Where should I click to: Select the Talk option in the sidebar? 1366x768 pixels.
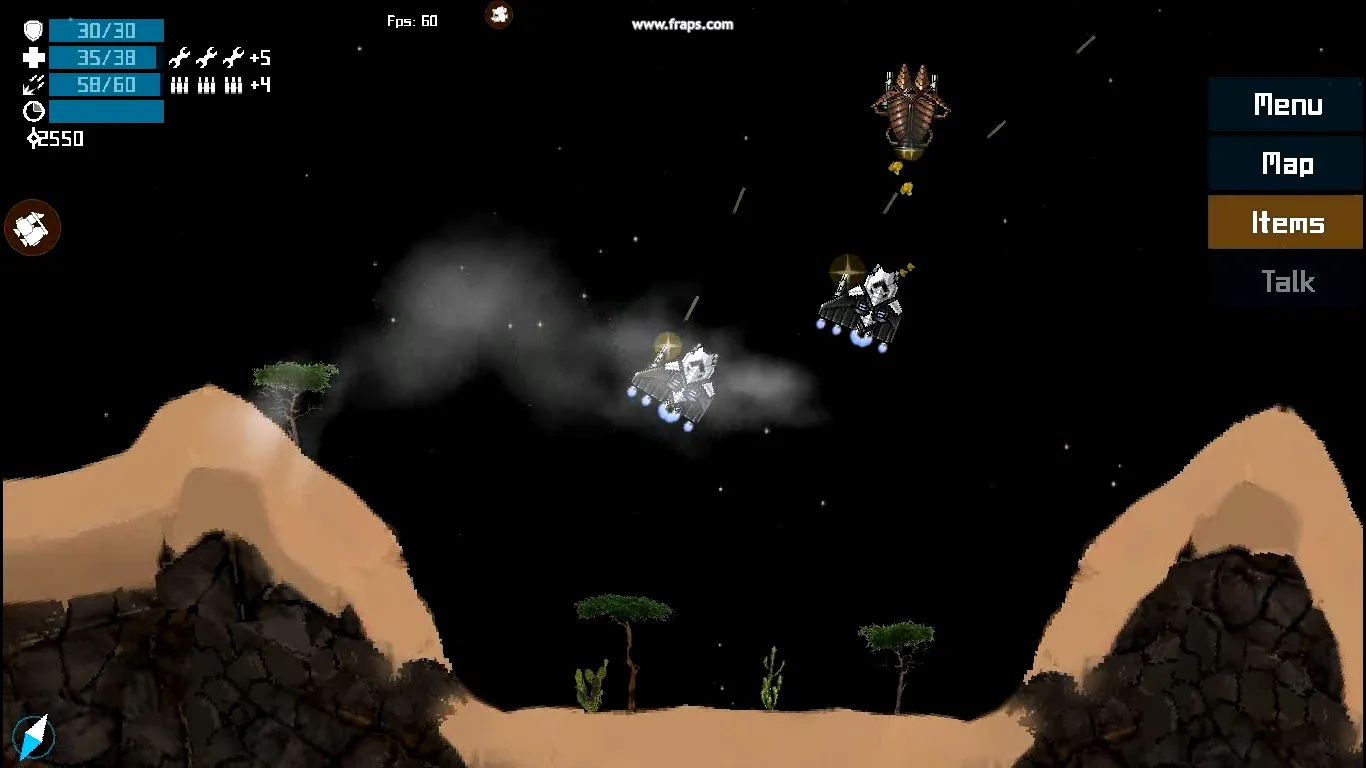pos(1286,281)
